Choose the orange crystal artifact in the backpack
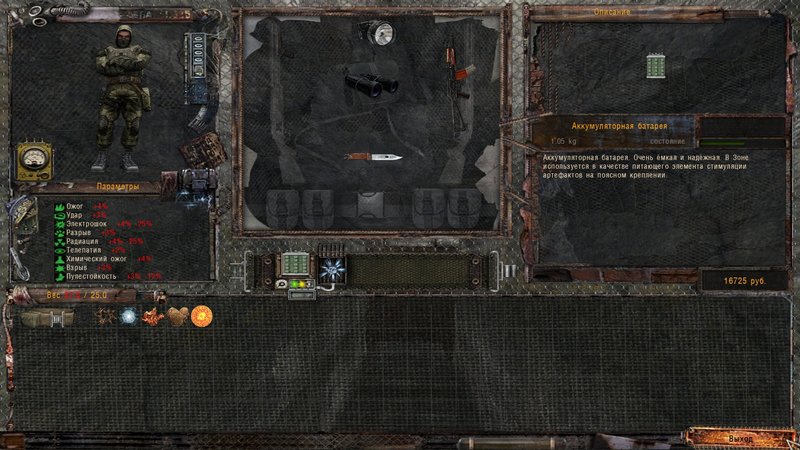 click(153, 316)
